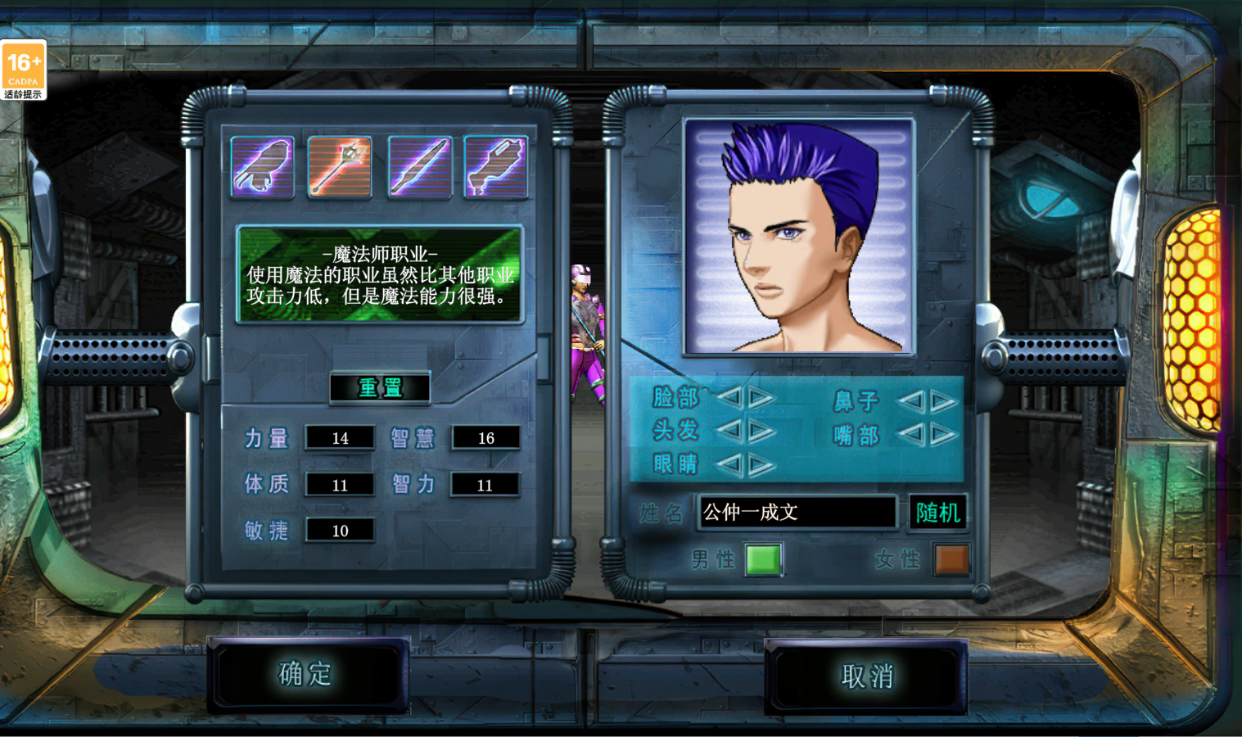The width and height of the screenshot is (1242, 737).
Task: Change to next mouth with 嘴部 right arrow
Action: (x=943, y=435)
